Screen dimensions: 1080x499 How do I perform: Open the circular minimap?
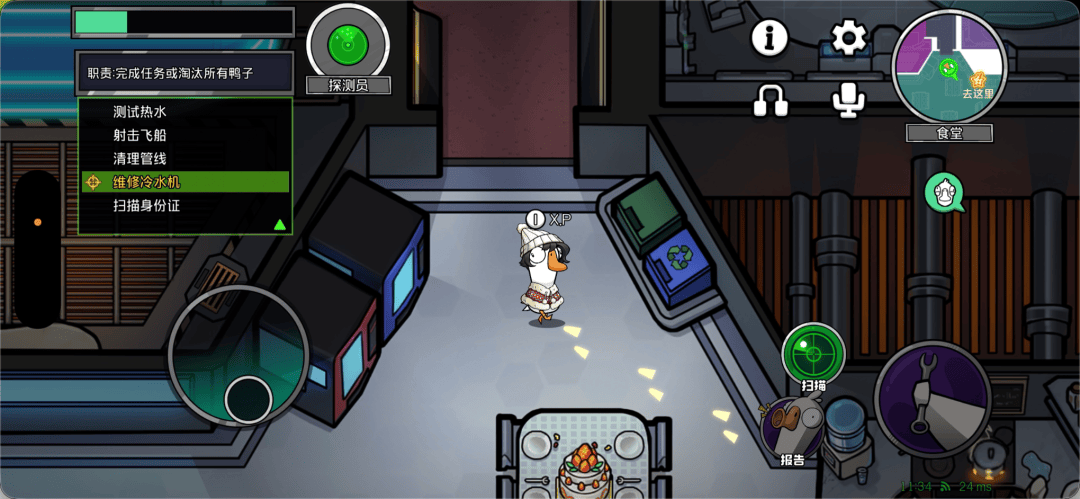click(949, 66)
